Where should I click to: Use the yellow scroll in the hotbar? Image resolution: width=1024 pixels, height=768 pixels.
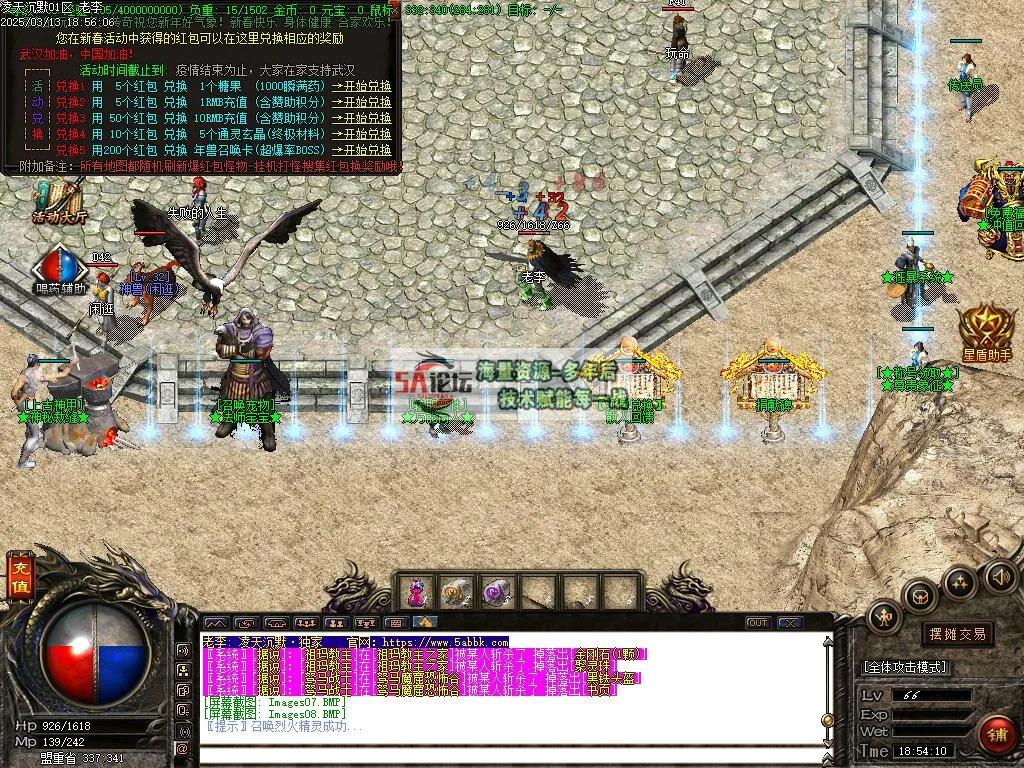pos(457,593)
